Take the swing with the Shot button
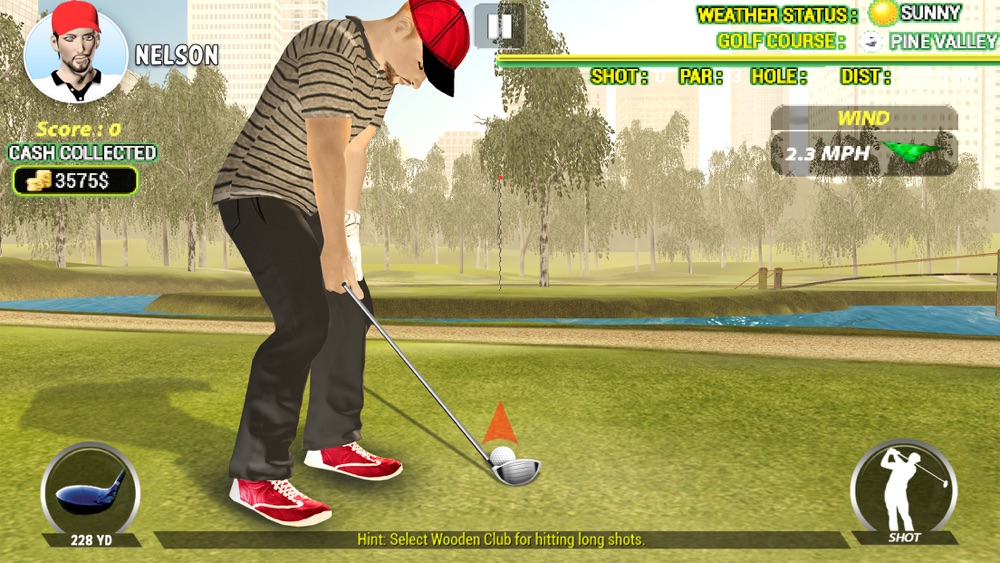Viewport: 1000px width, 563px height. [903, 490]
